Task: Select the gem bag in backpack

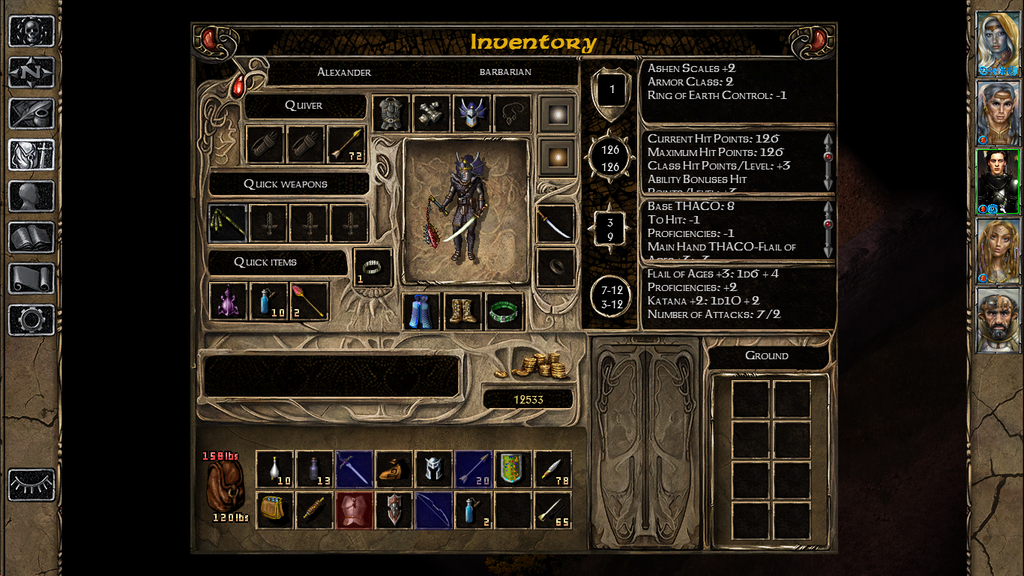Action: pos(274,509)
